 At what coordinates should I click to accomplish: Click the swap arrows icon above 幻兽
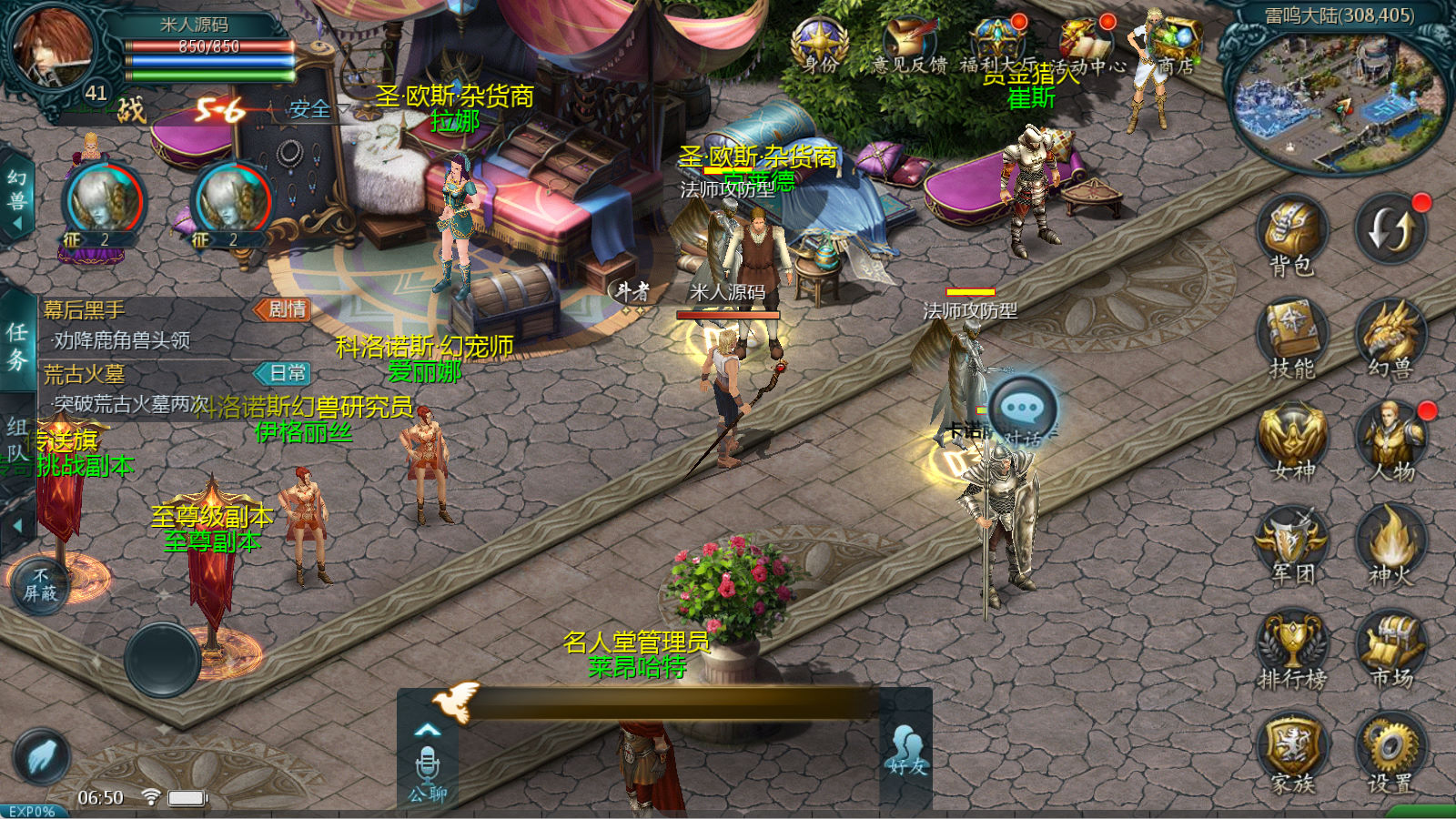[x=1389, y=229]
